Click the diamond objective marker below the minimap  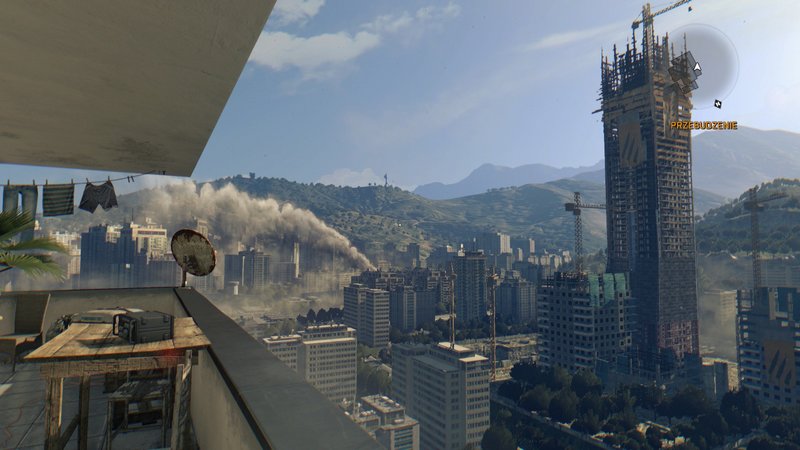[717, 103]
